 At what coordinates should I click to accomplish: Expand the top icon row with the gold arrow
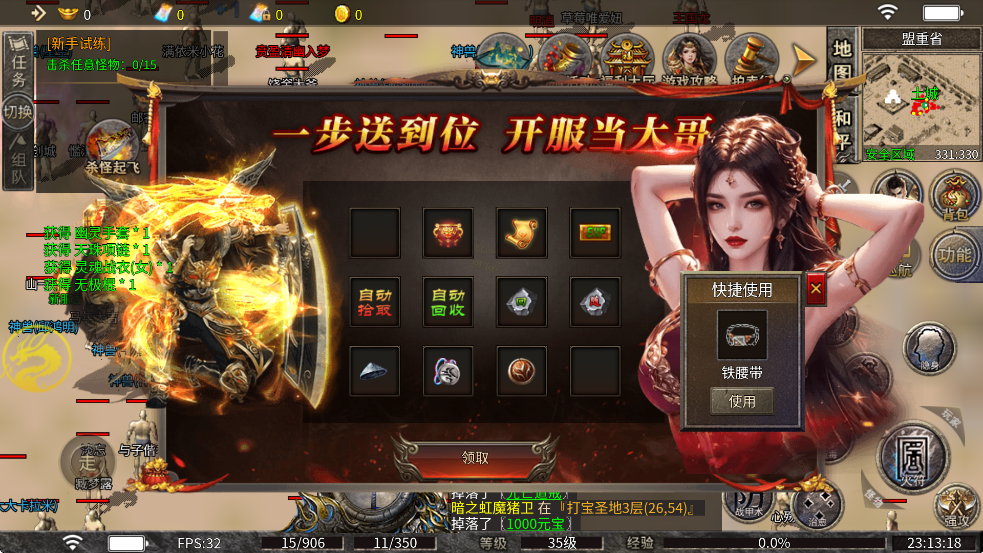click(804, 60)
